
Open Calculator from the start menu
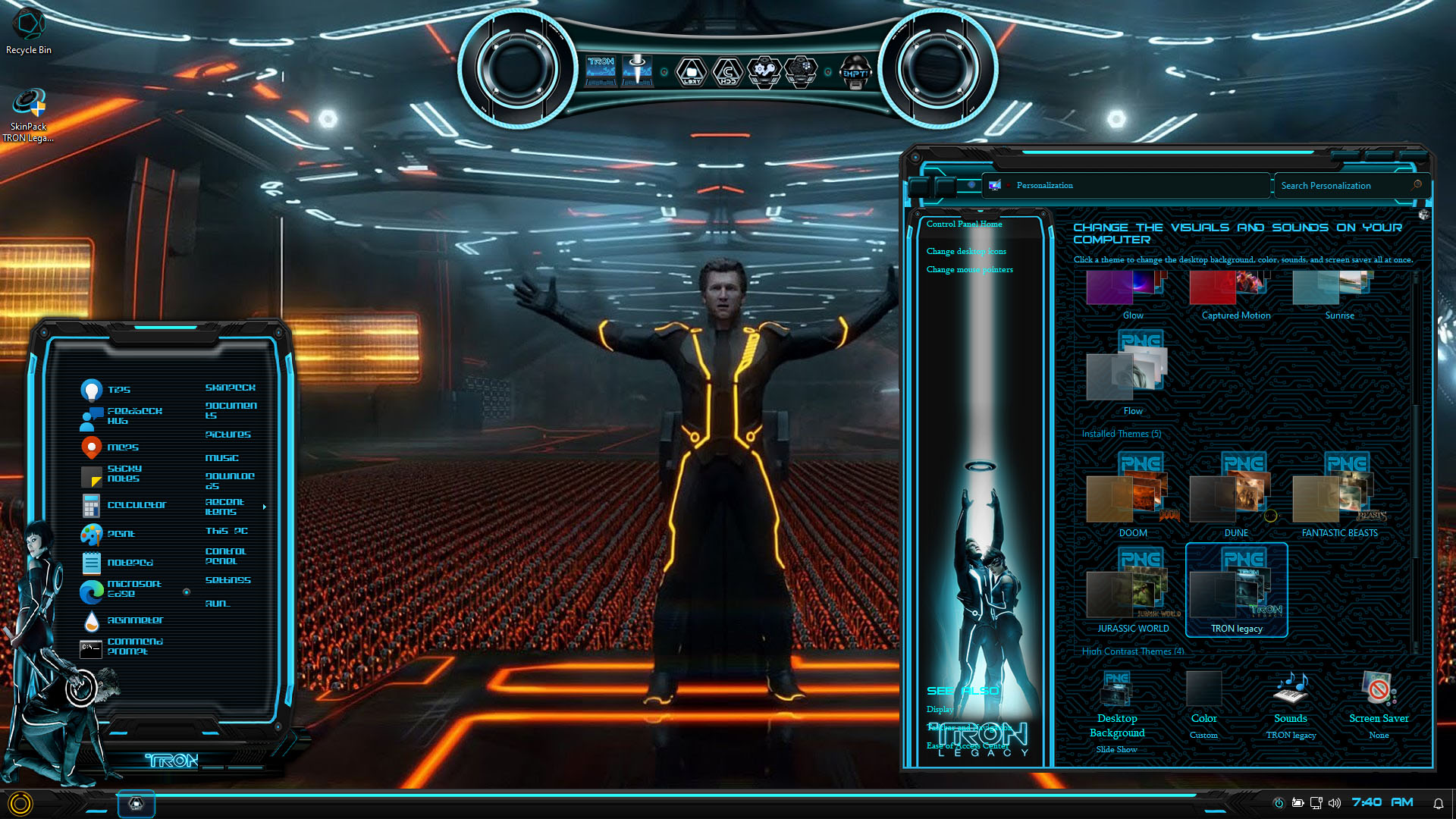tap(124, 505)
